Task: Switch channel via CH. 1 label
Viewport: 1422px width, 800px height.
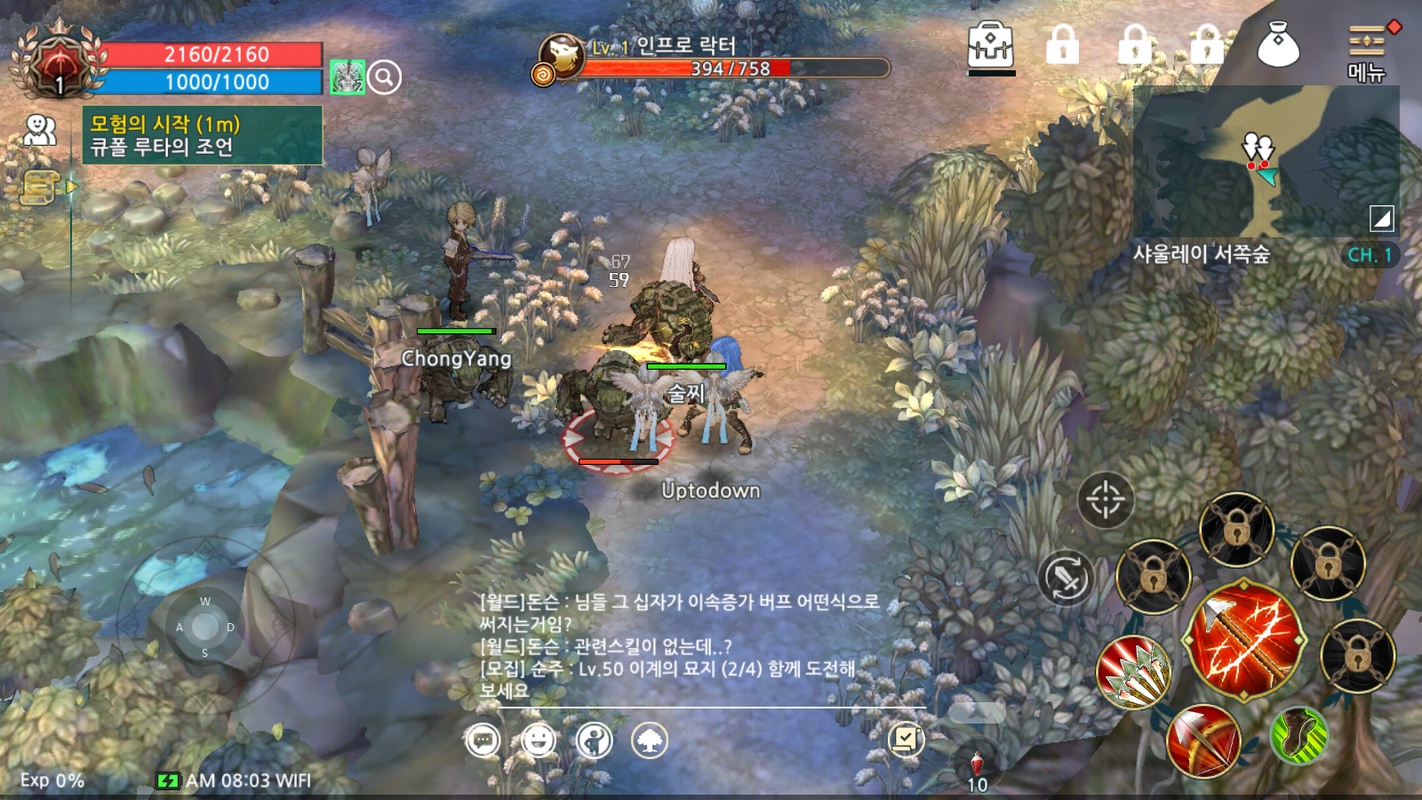Action: (1369, 255)
